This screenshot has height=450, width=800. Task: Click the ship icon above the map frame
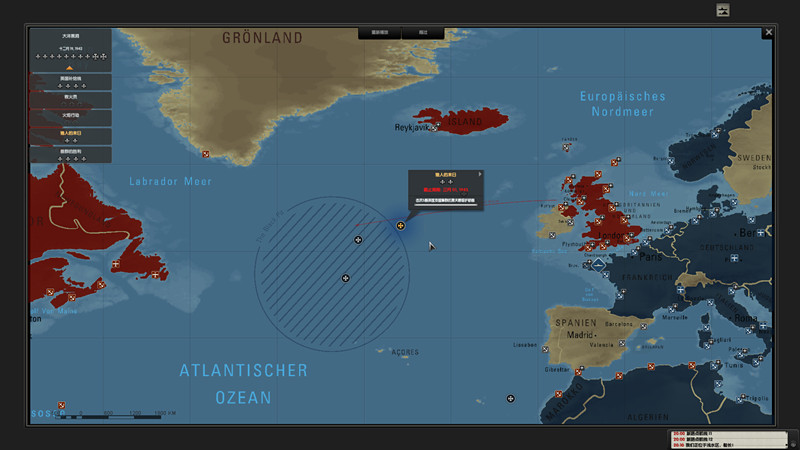pos(723,10)
